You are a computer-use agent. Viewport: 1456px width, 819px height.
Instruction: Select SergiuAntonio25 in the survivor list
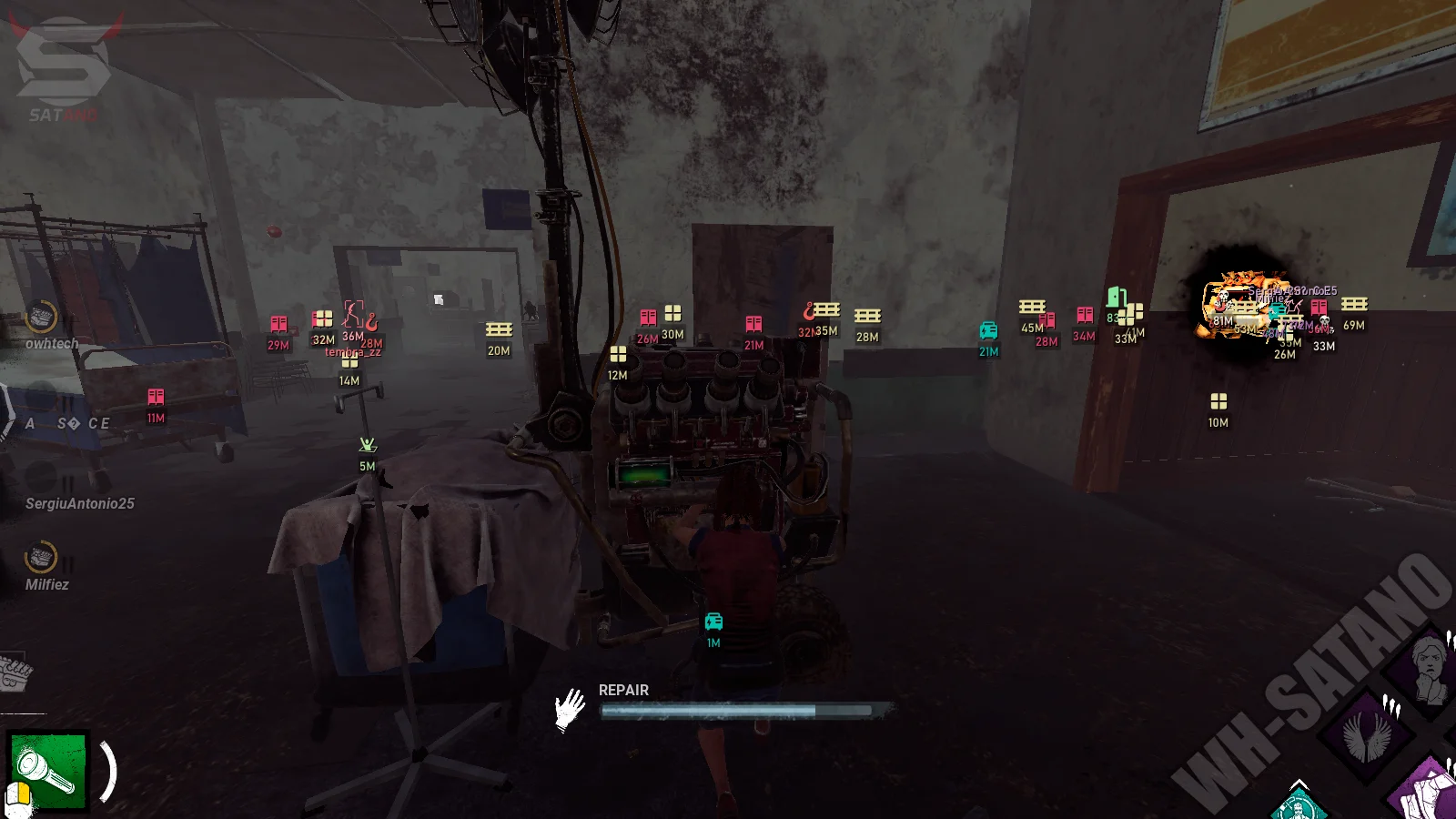coord(80,503)
